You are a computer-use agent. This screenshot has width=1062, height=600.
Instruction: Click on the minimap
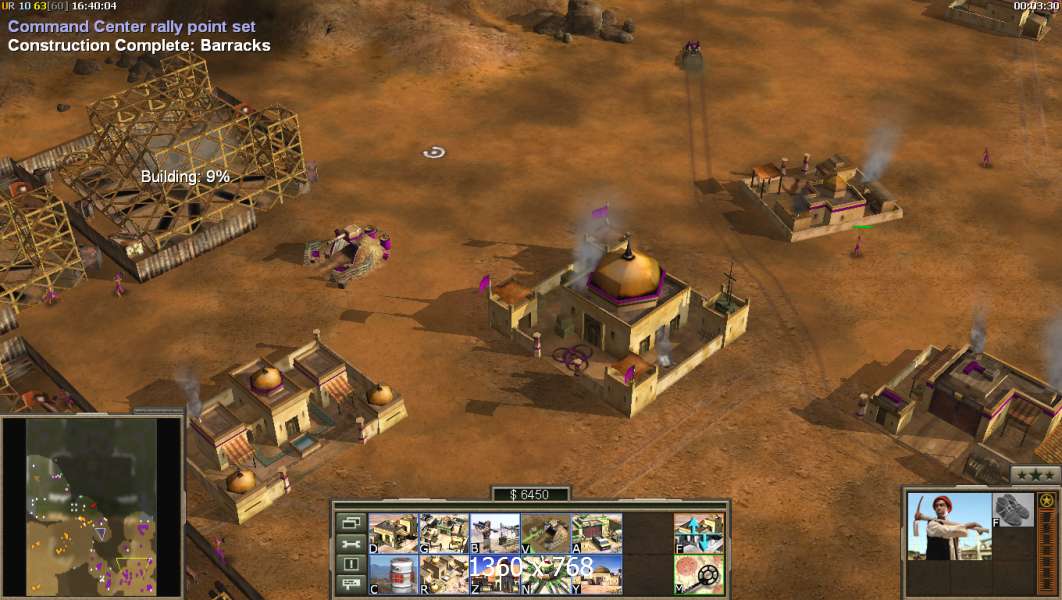(91, 507)
